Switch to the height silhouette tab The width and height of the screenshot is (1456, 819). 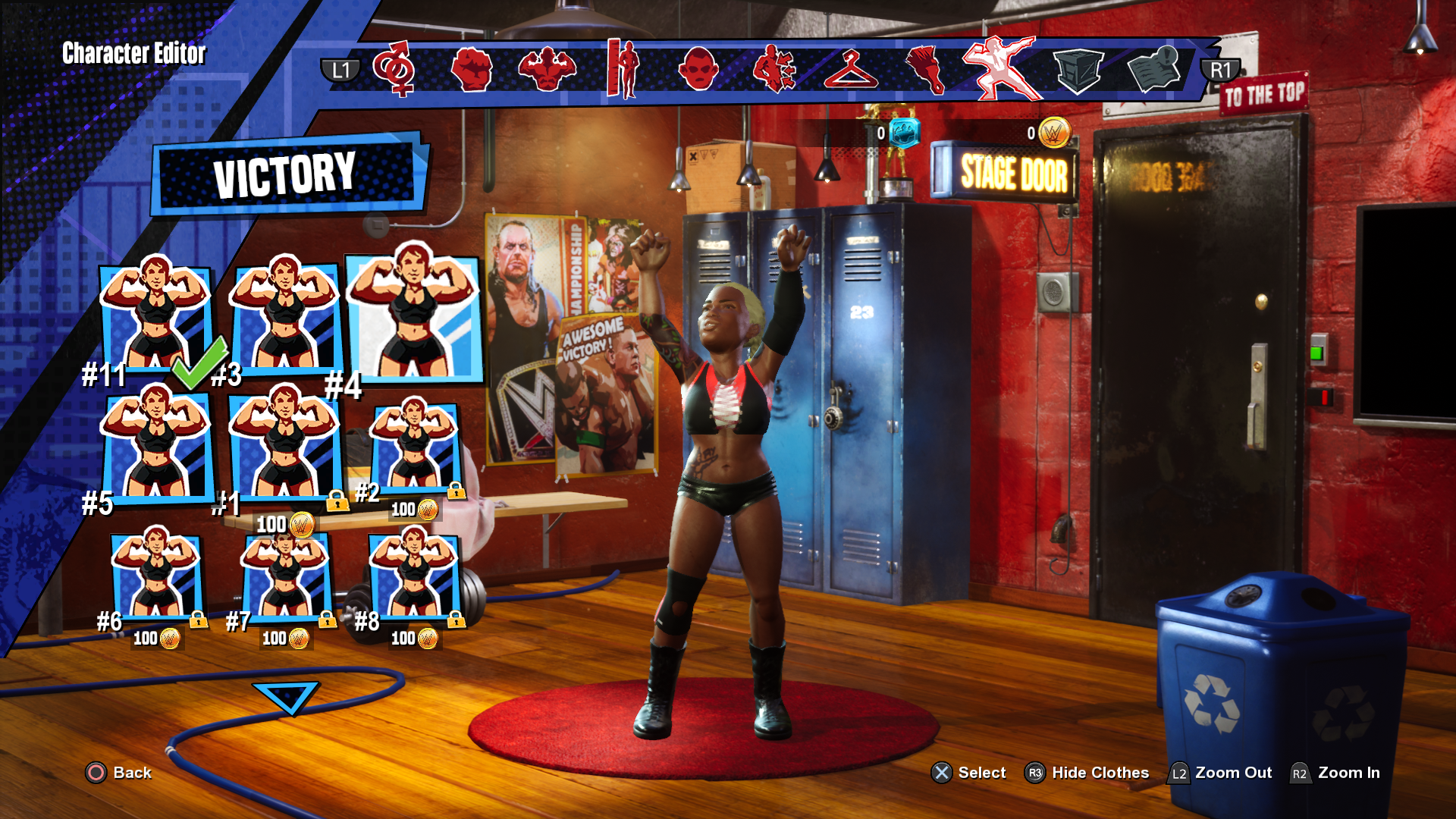(x=623, y=70)
